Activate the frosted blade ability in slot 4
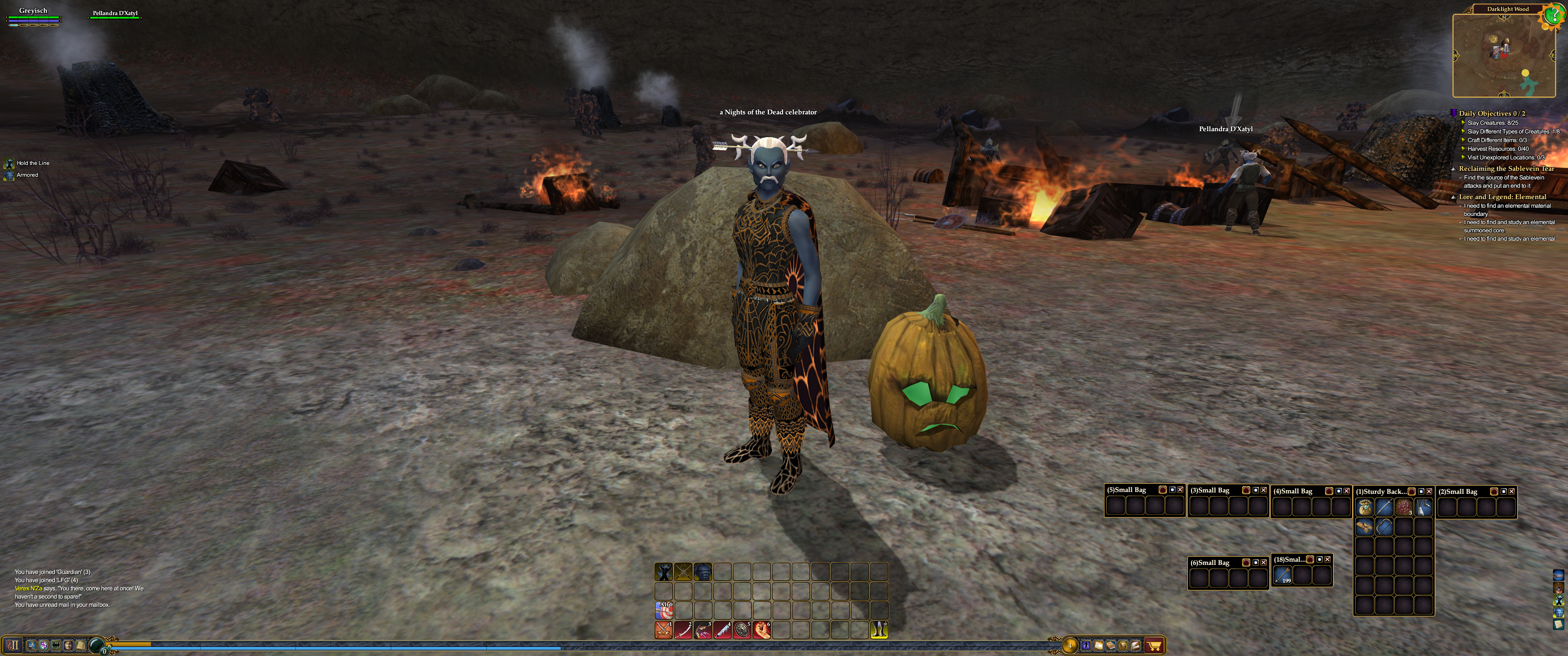1568x656 pixels. [722, 630]
